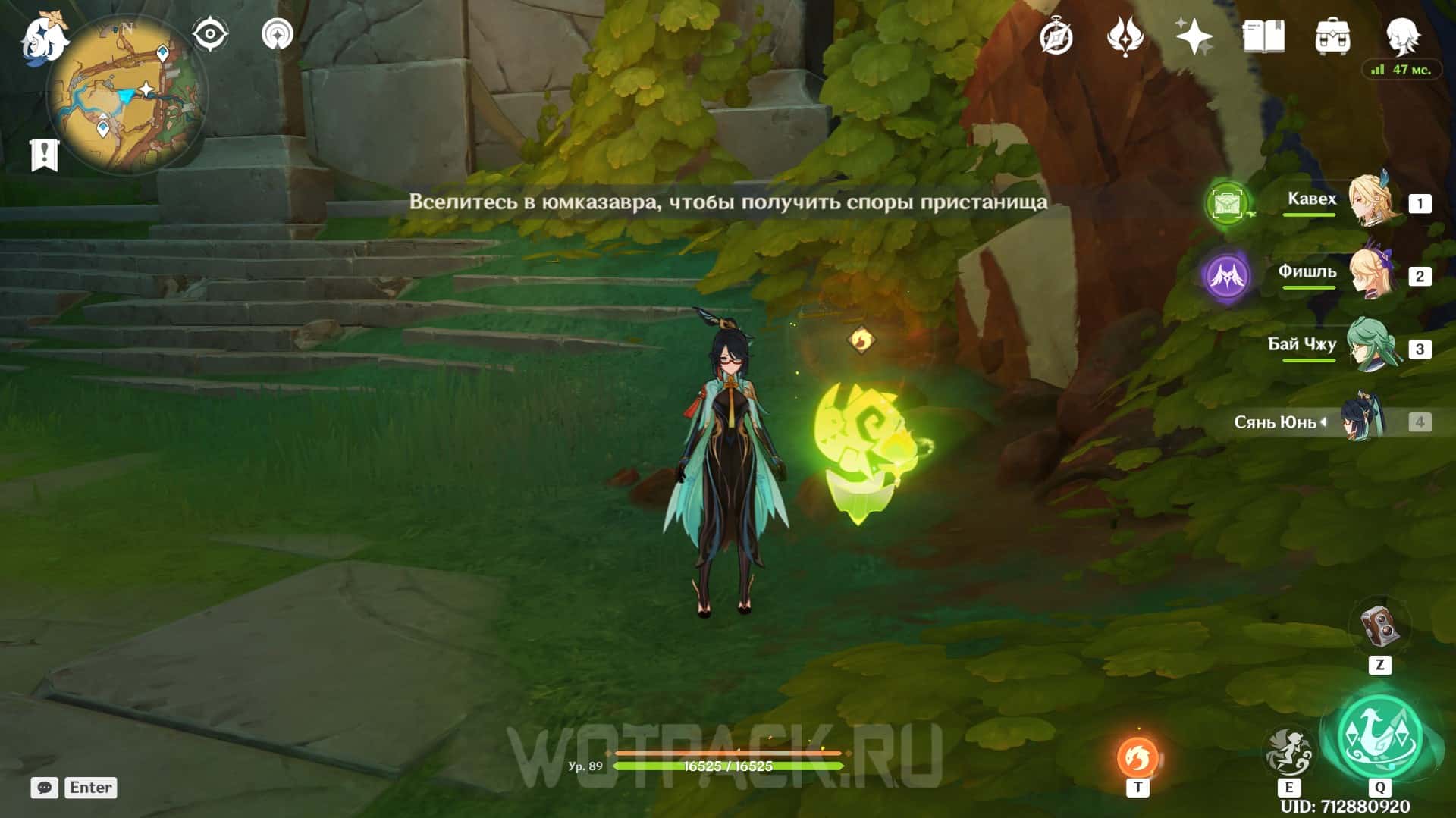Open the Adventurer Handbook book icon

tap(1263, 36)
